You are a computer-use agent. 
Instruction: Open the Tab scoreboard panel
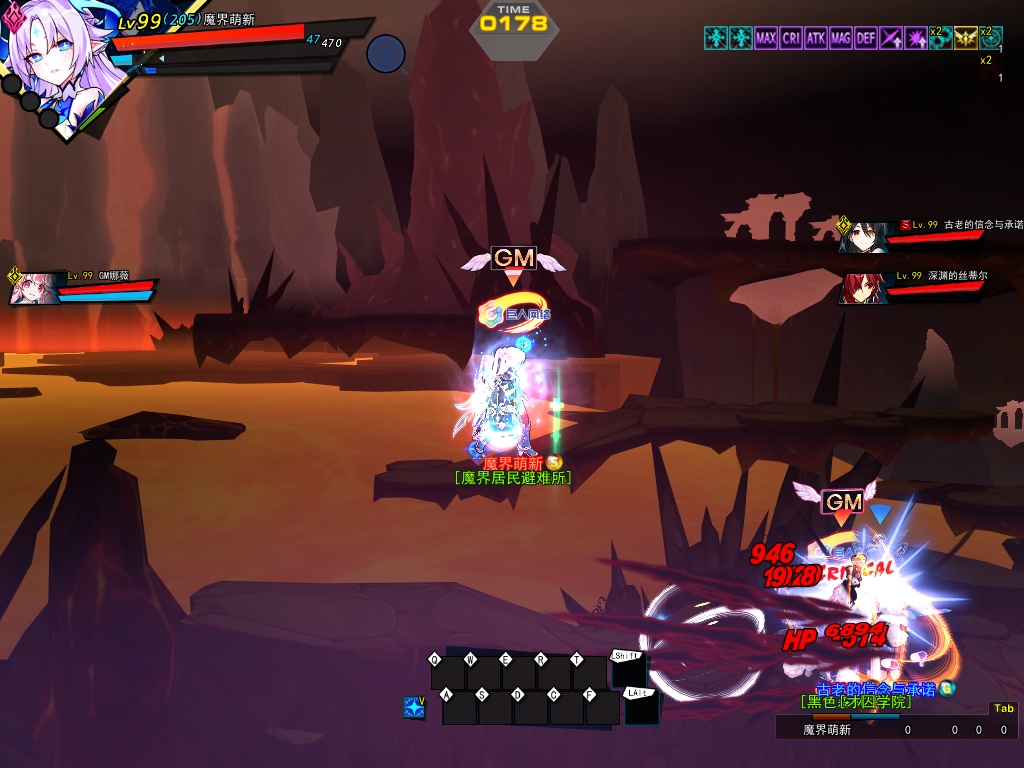(x=1002, y=709)
